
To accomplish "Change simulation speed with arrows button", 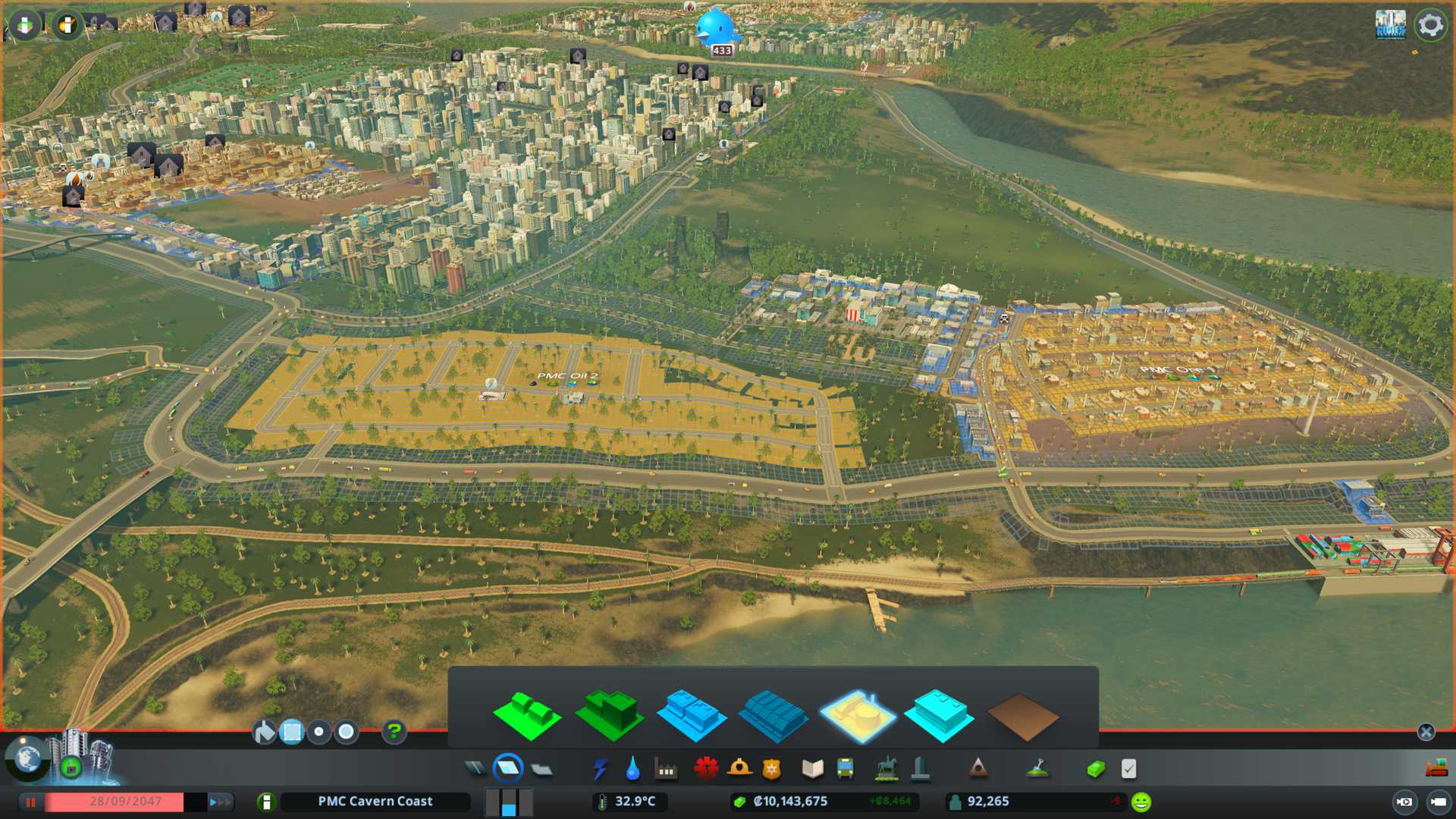I will pyautogui.click(x=219, y=802).
